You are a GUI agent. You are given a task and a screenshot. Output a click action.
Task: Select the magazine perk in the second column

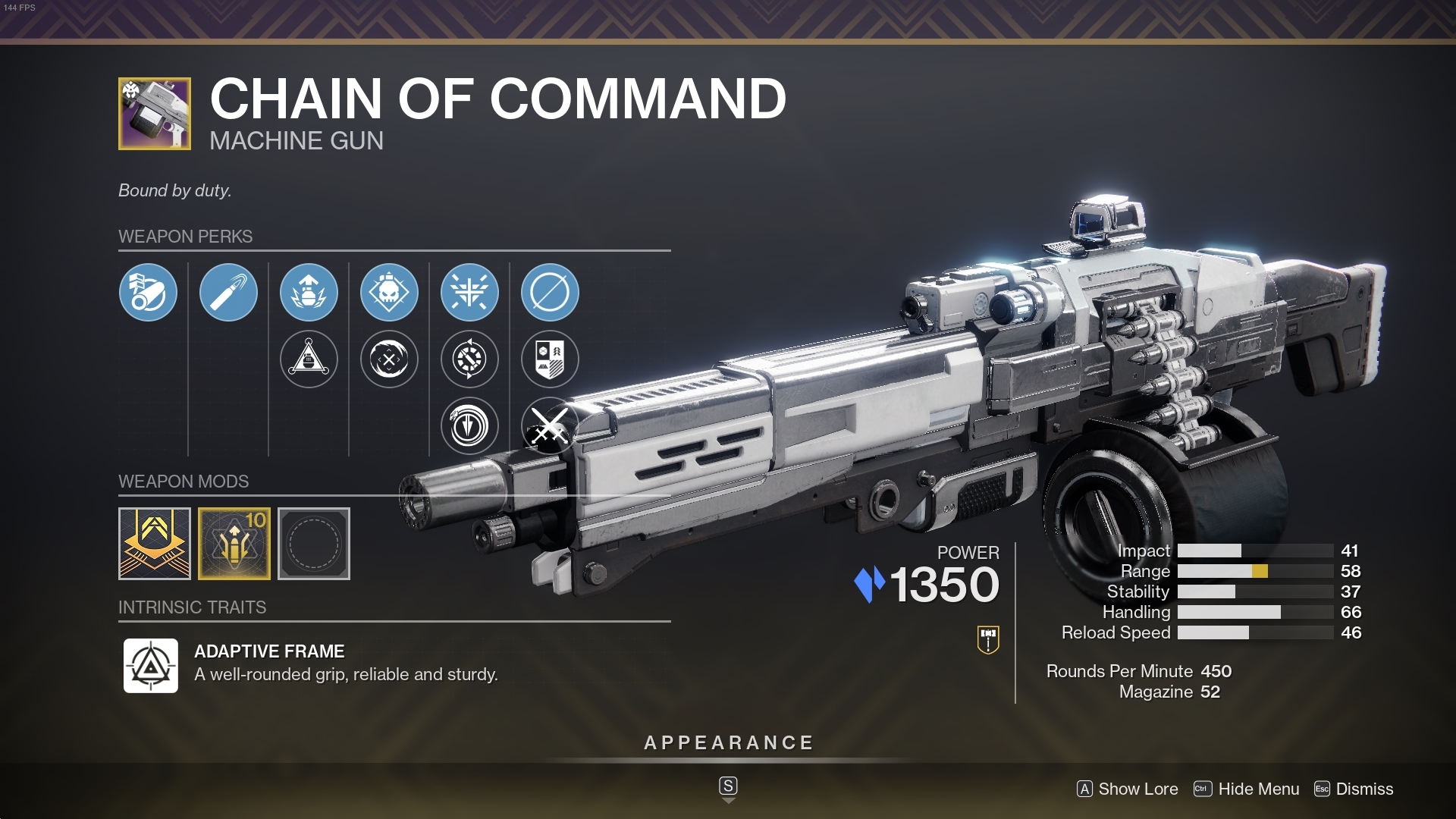[x=228, y=292]
